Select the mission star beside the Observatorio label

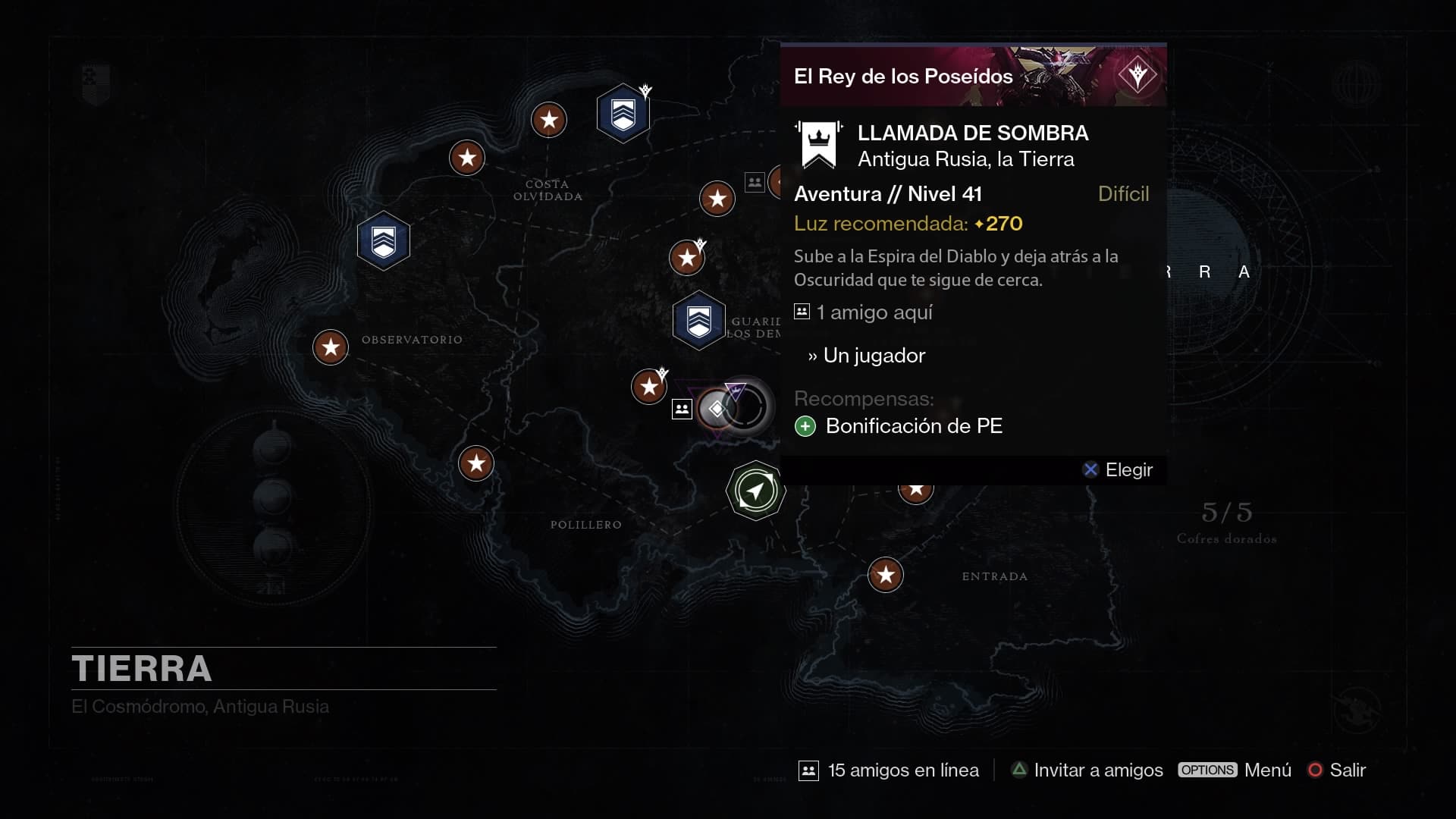[331, 347]
